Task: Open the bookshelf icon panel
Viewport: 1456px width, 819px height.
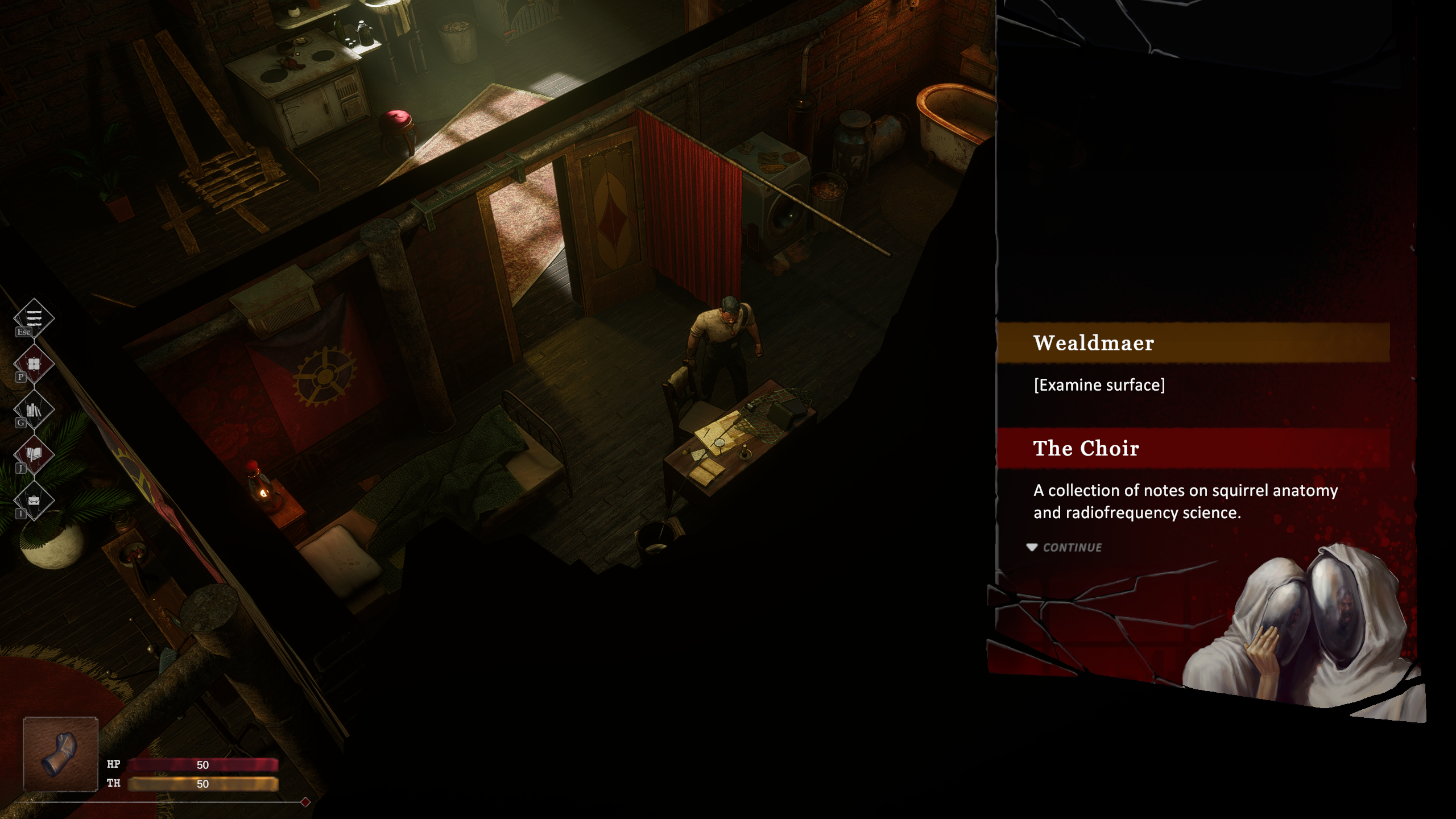Action: pyautogui.click(x=34, y=409)
